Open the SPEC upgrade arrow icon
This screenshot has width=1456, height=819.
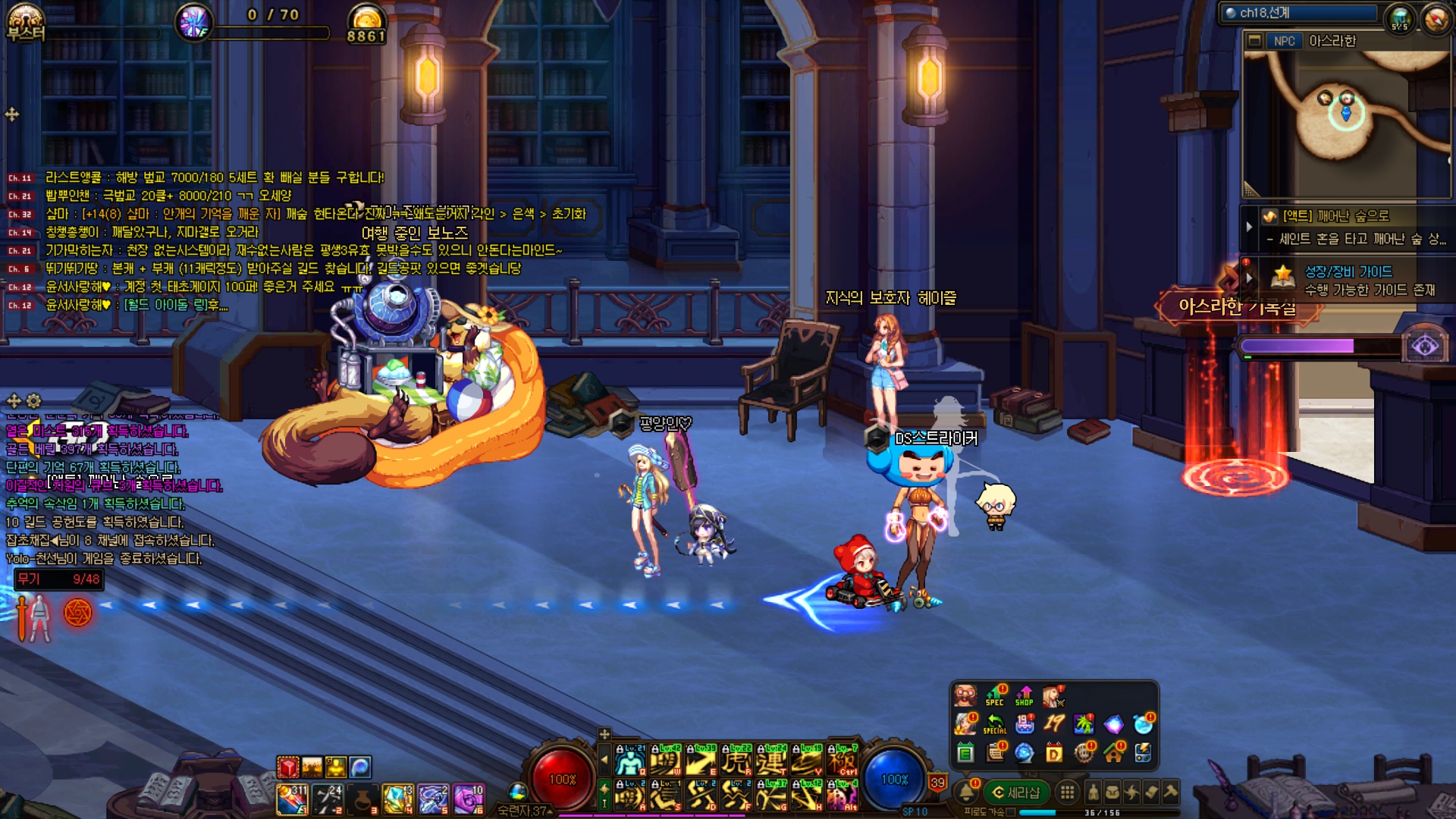tap(995, 695)
